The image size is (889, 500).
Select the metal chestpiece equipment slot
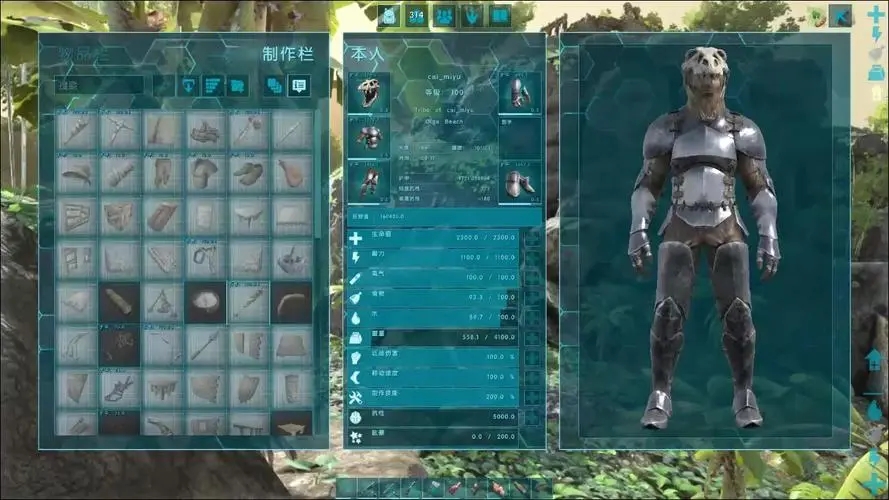pyautogui.click(x=369, y=136)
